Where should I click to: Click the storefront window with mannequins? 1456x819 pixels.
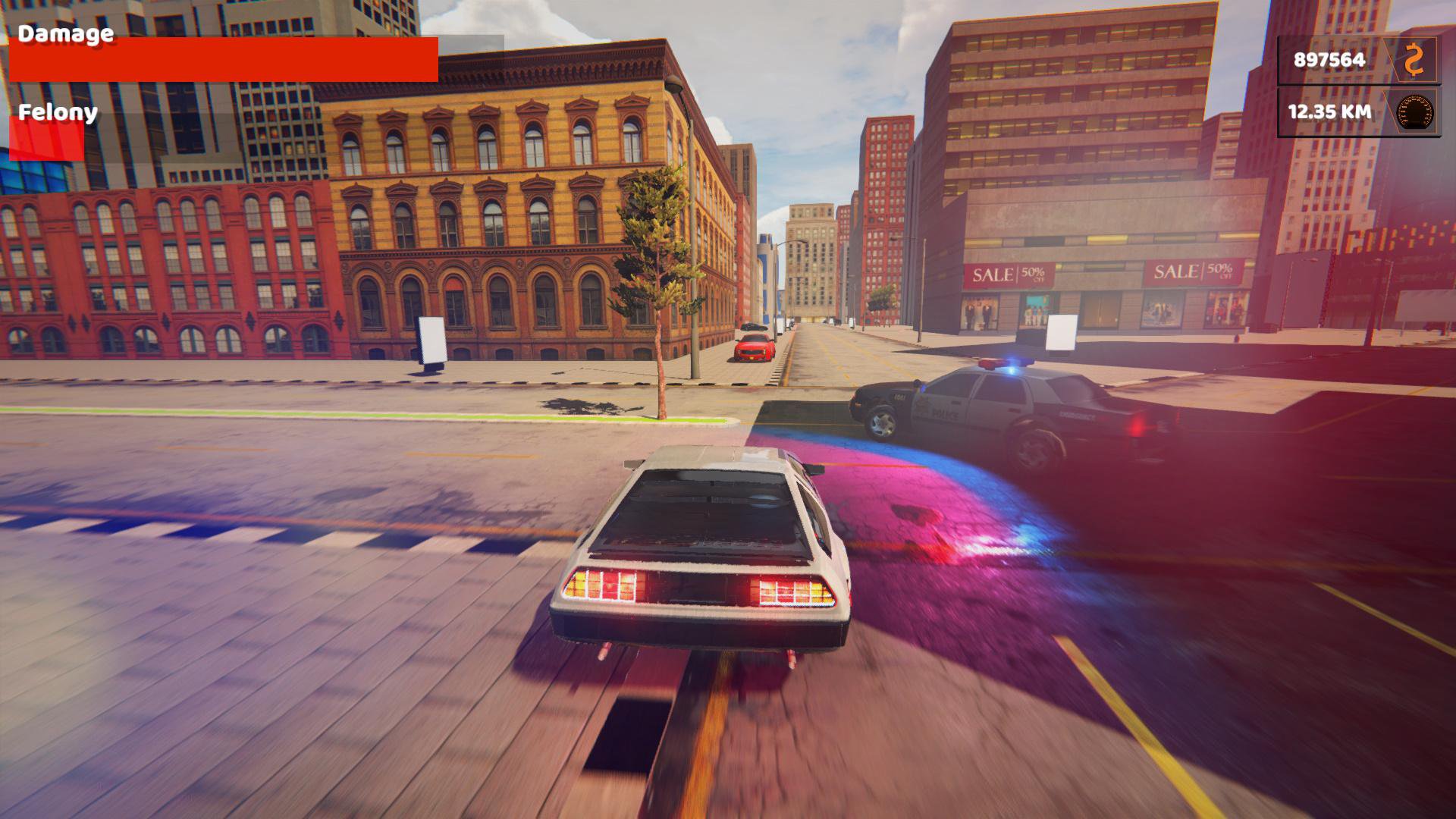click(x=978, y=311)
